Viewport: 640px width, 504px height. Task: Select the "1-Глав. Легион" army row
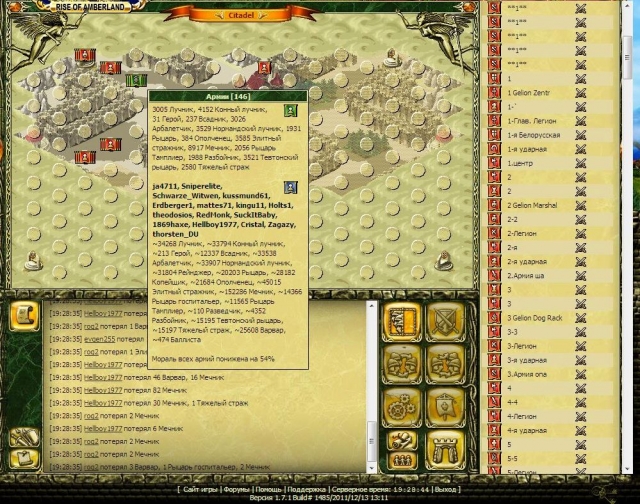pyautogui.click(x=532, y=121)
